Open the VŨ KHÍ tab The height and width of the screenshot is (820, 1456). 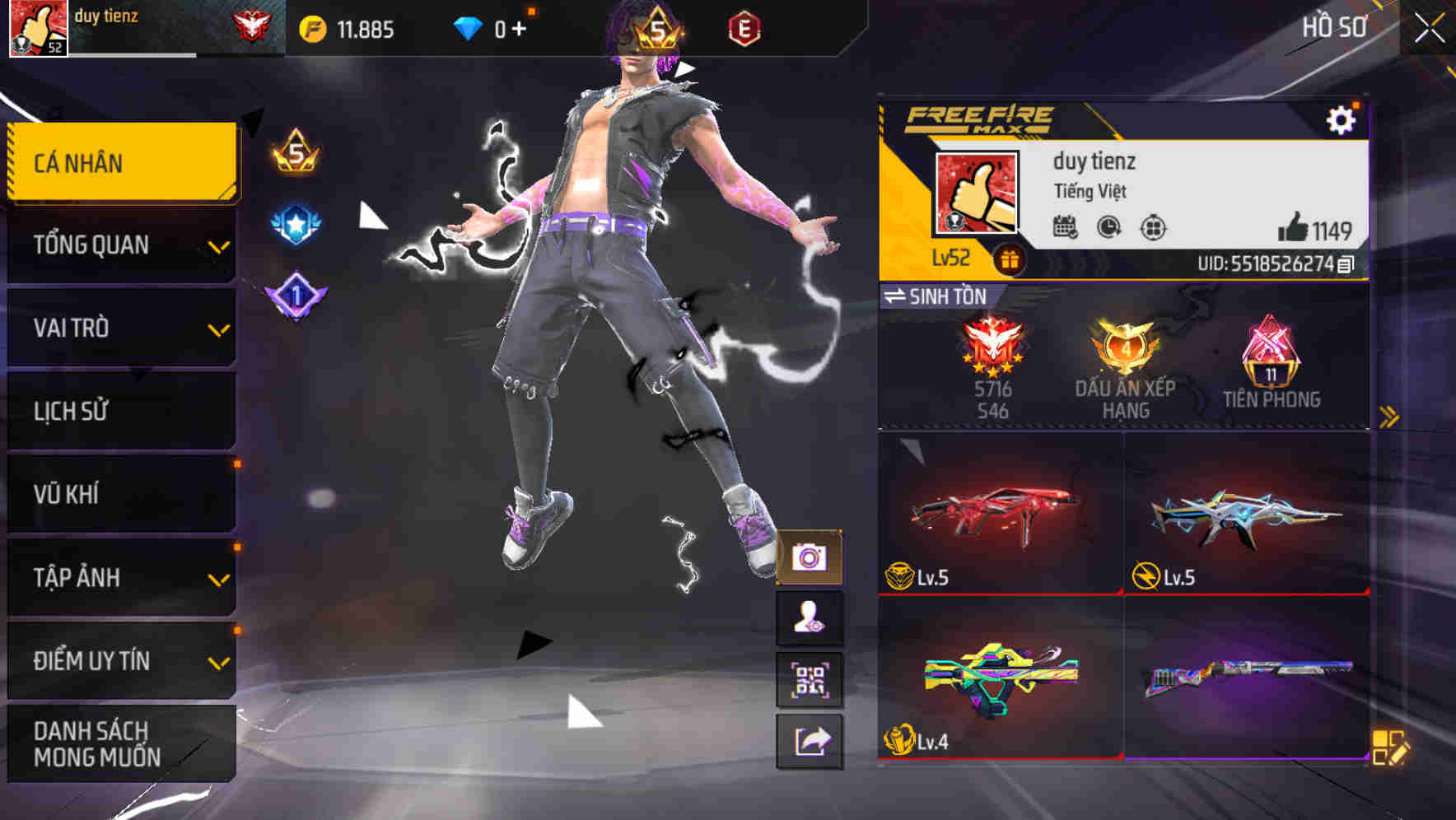[120, 494]
